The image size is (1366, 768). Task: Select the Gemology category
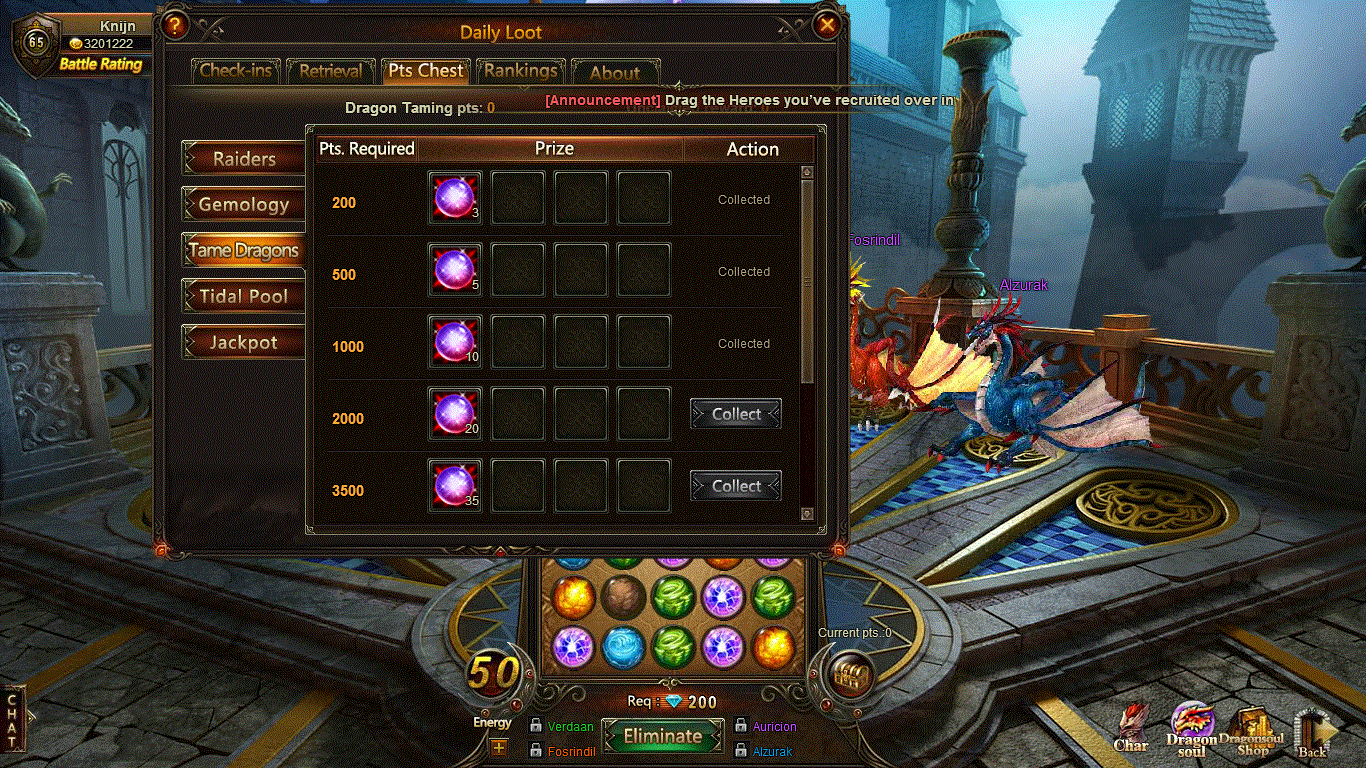(x=244, y=204)
